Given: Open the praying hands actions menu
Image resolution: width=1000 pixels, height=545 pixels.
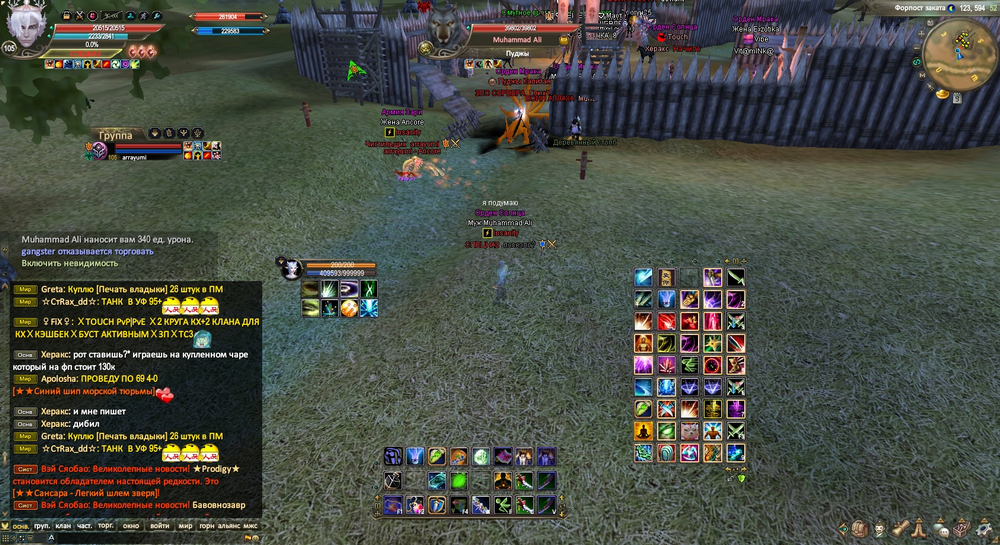Looking at the screenshot, I should click(921, 527).
